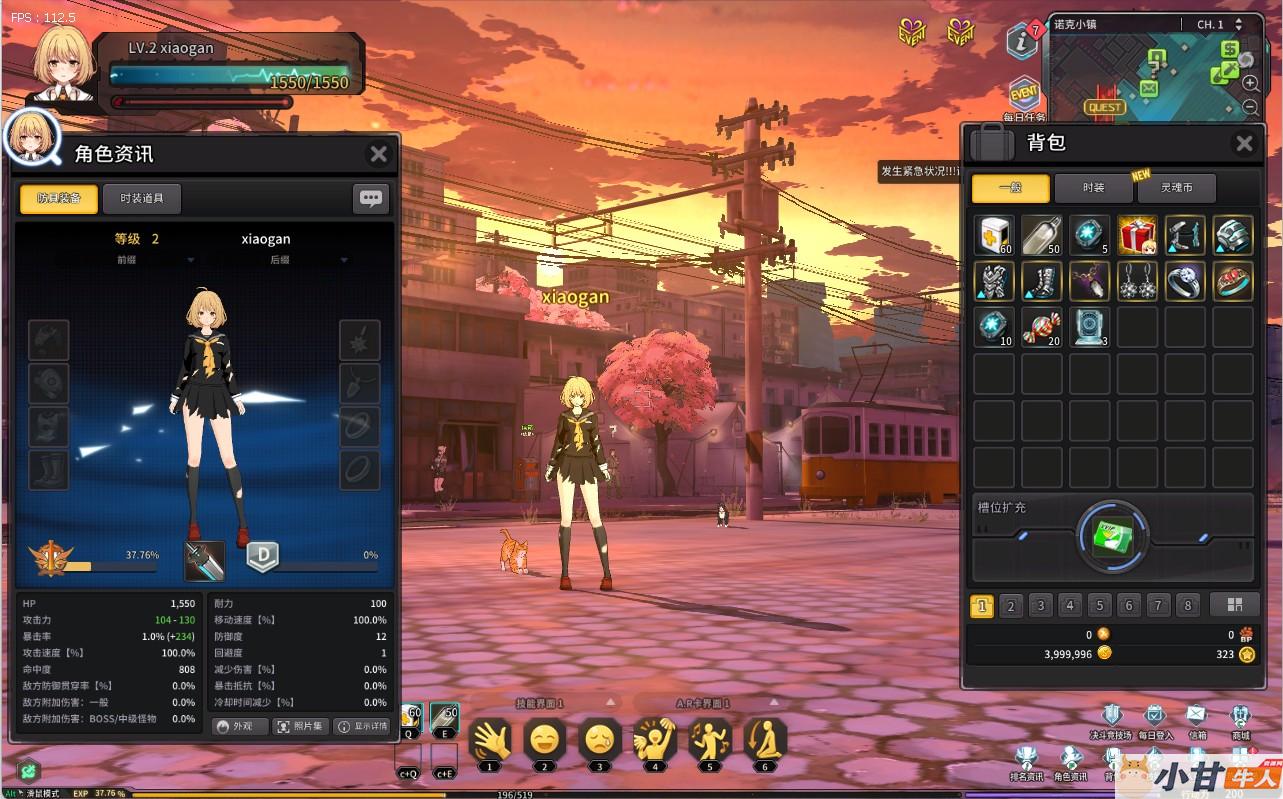Select the first-aid kit item stack

click(994, 236)
